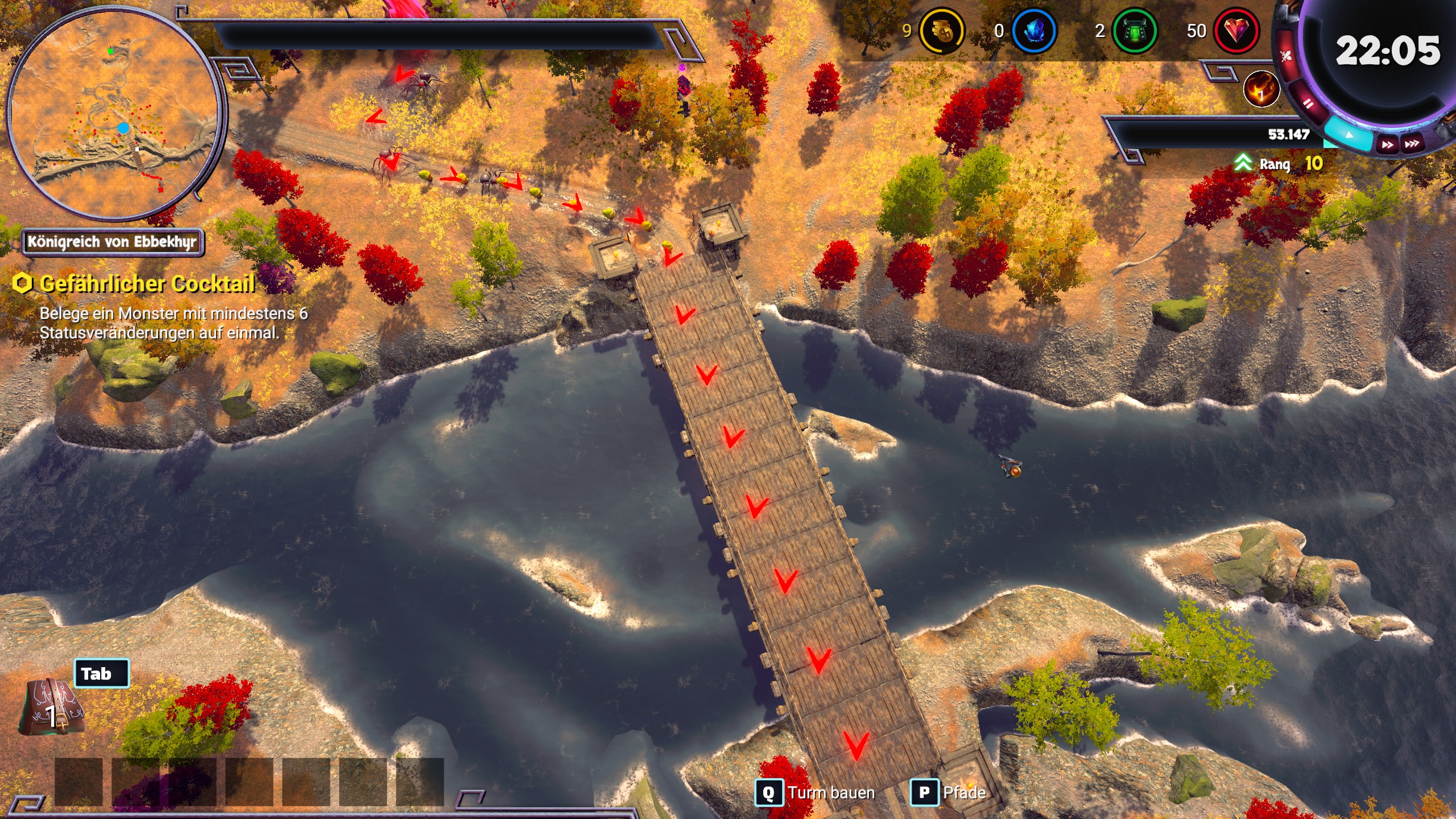1456x819 pixels.
Task: Click the Königreich von Ebbekhyr label
Action: click(113, 242)
